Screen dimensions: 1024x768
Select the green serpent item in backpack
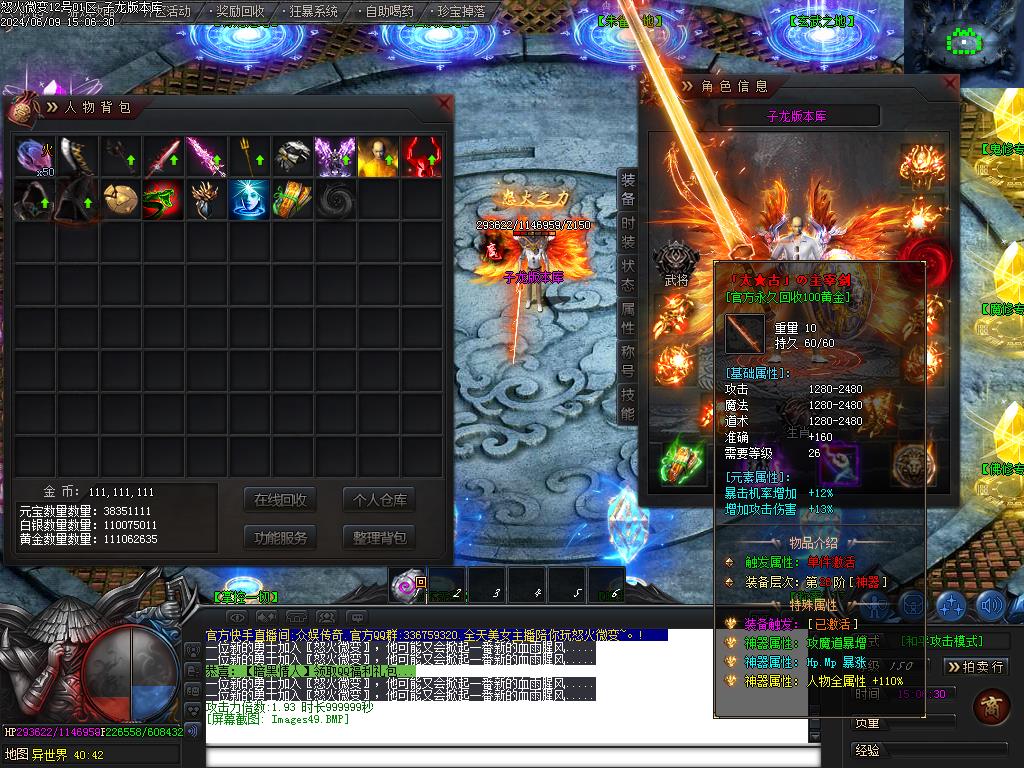tap(164, 200)
